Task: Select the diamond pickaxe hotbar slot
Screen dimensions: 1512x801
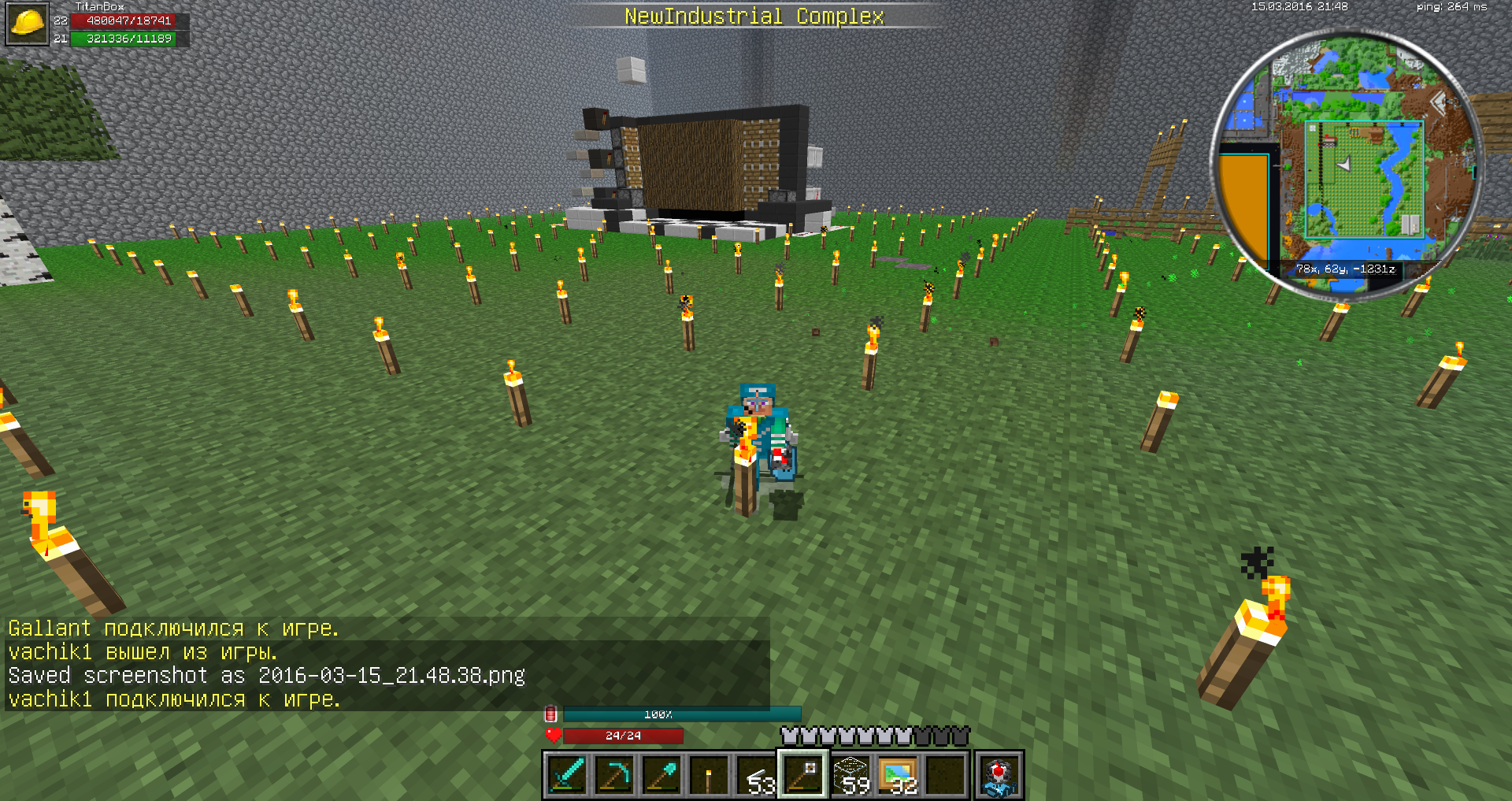Action: point(613,775)
